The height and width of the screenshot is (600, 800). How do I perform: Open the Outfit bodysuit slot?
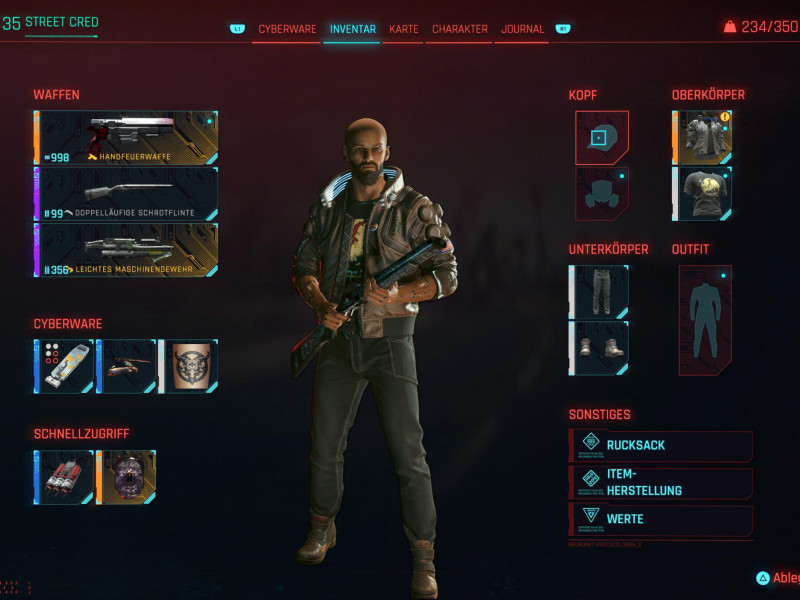pyautogui.click(x=705, y=319)
